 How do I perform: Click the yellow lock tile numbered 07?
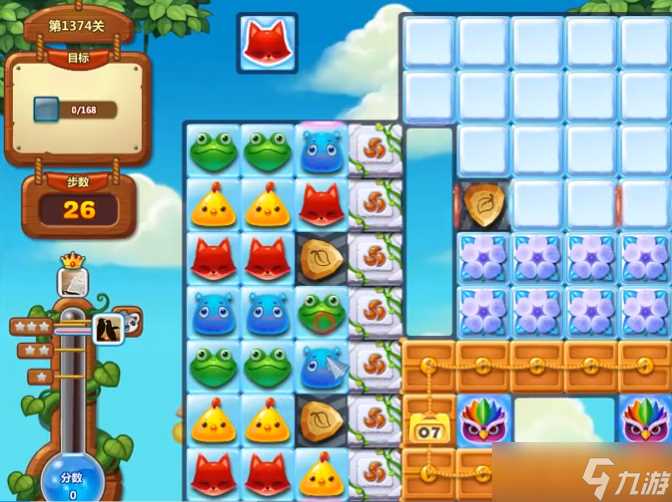coord(429,424)
